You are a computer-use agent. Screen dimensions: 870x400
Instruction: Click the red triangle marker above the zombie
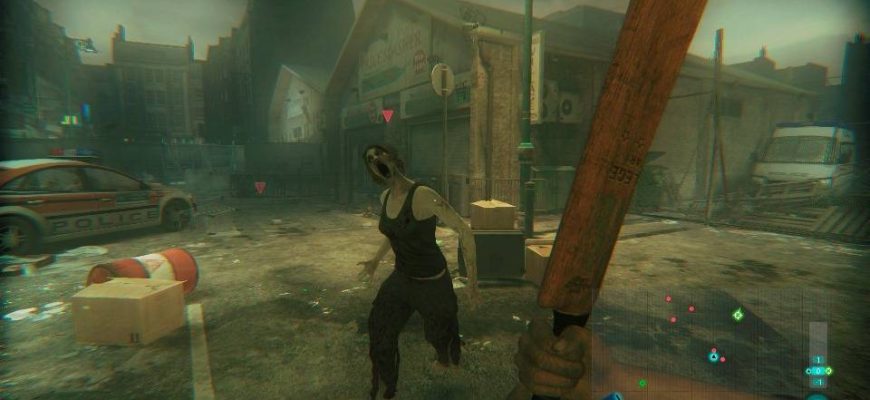[388, 116]
